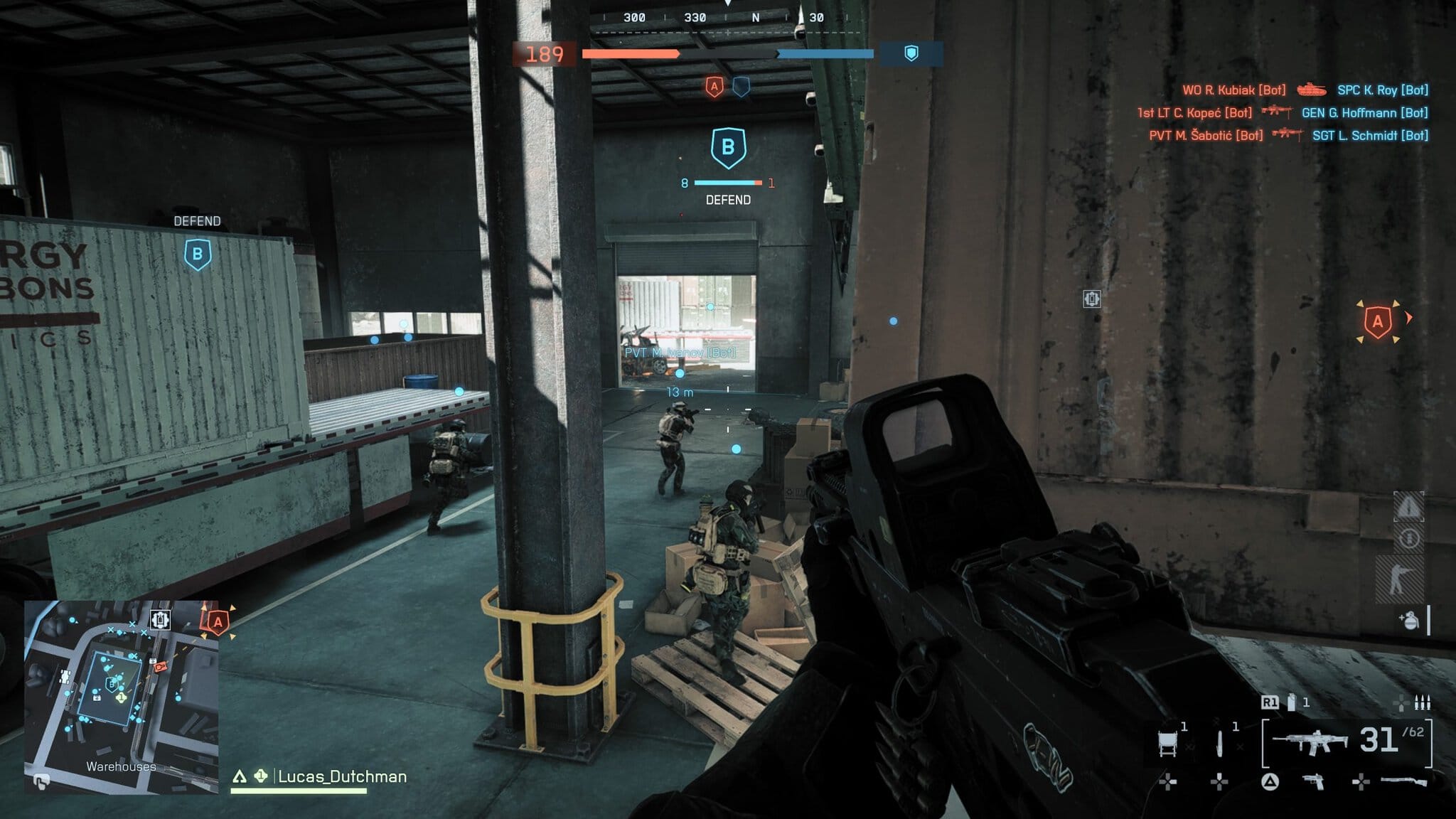Screen dimensions: 1456x819
Task: Click the Lucas_Dutchman squad nameplate
Action: click(341, 776)
